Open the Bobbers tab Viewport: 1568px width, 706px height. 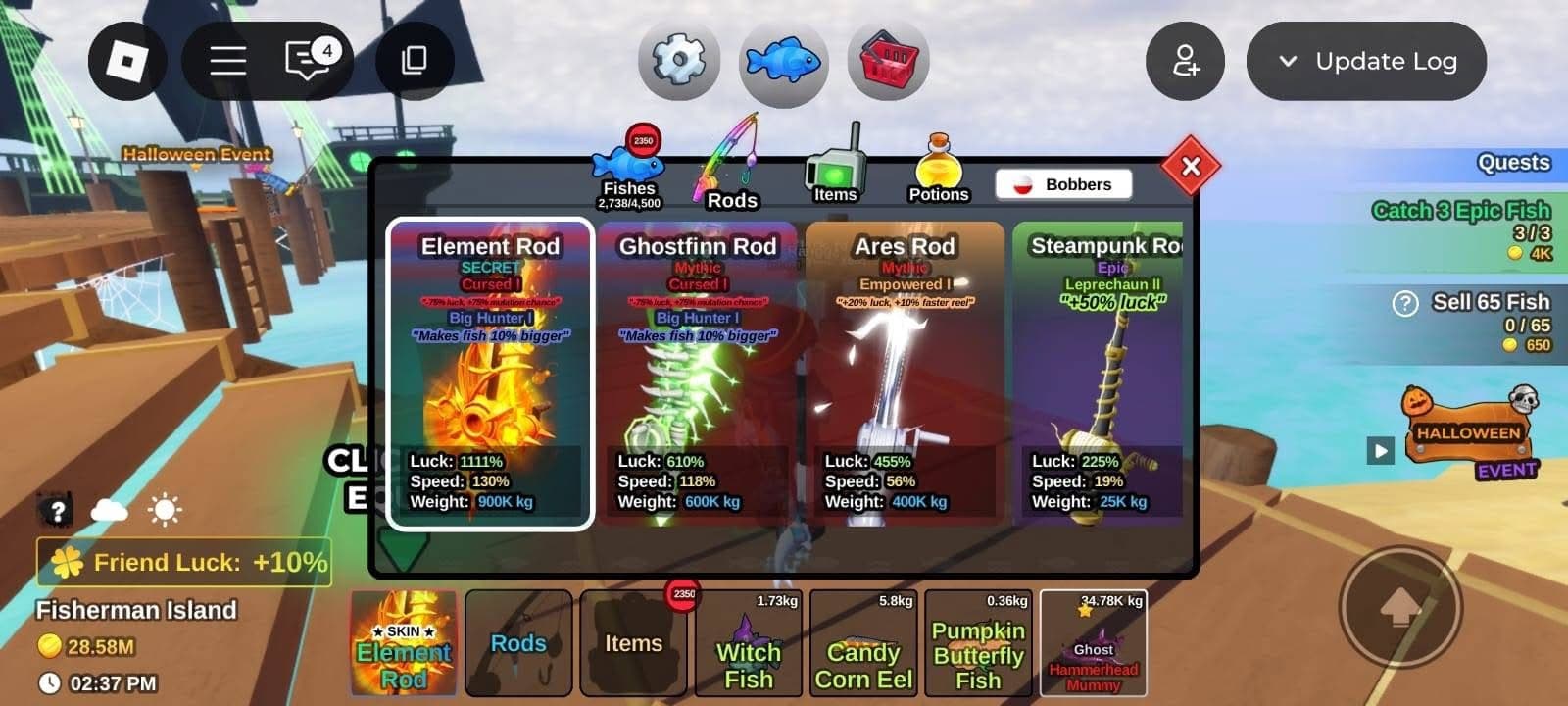pyautogui.click(x=1063, y=184)
